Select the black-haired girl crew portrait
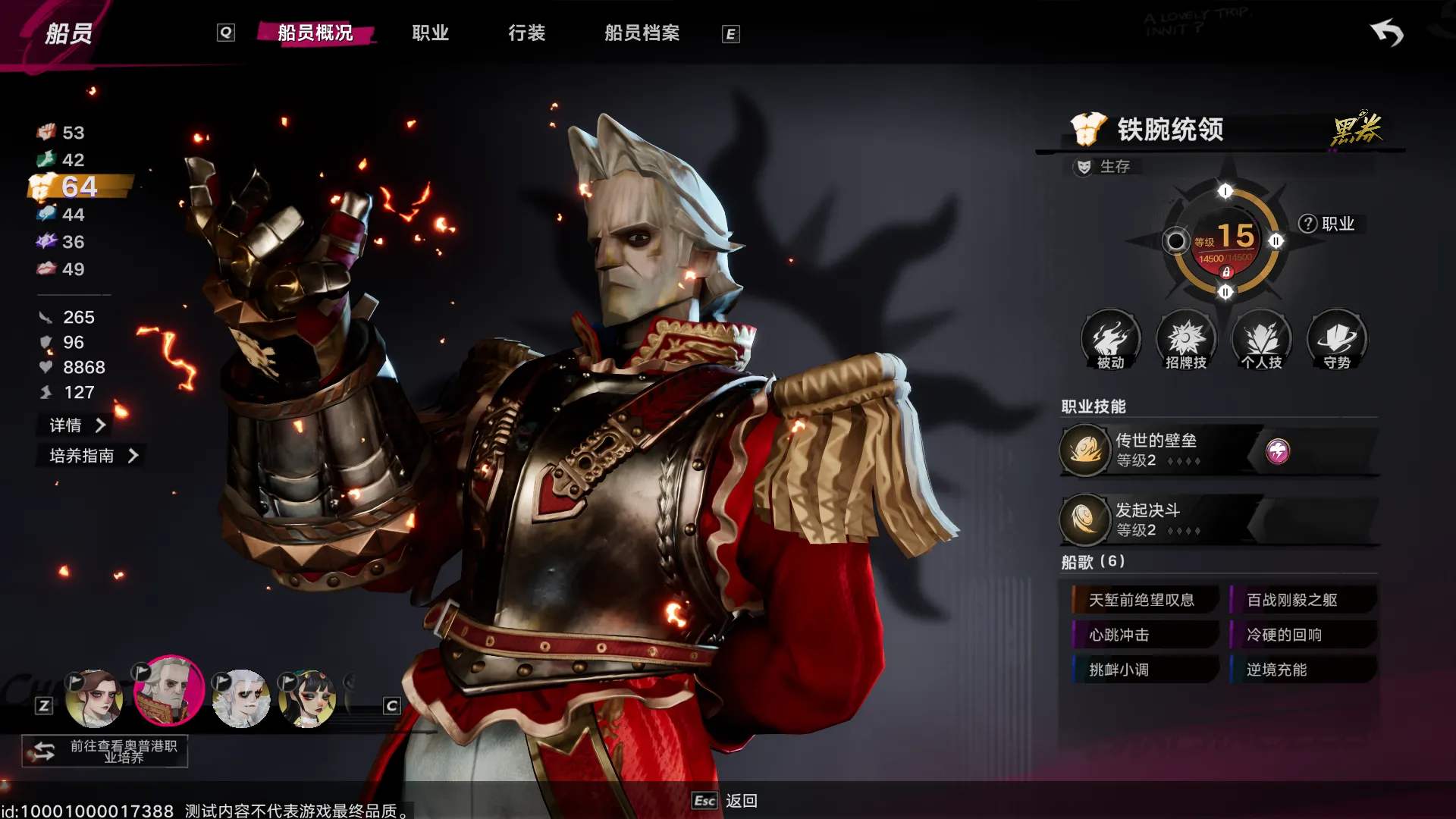Screen dimensions: 1456x819 (307, 698)
